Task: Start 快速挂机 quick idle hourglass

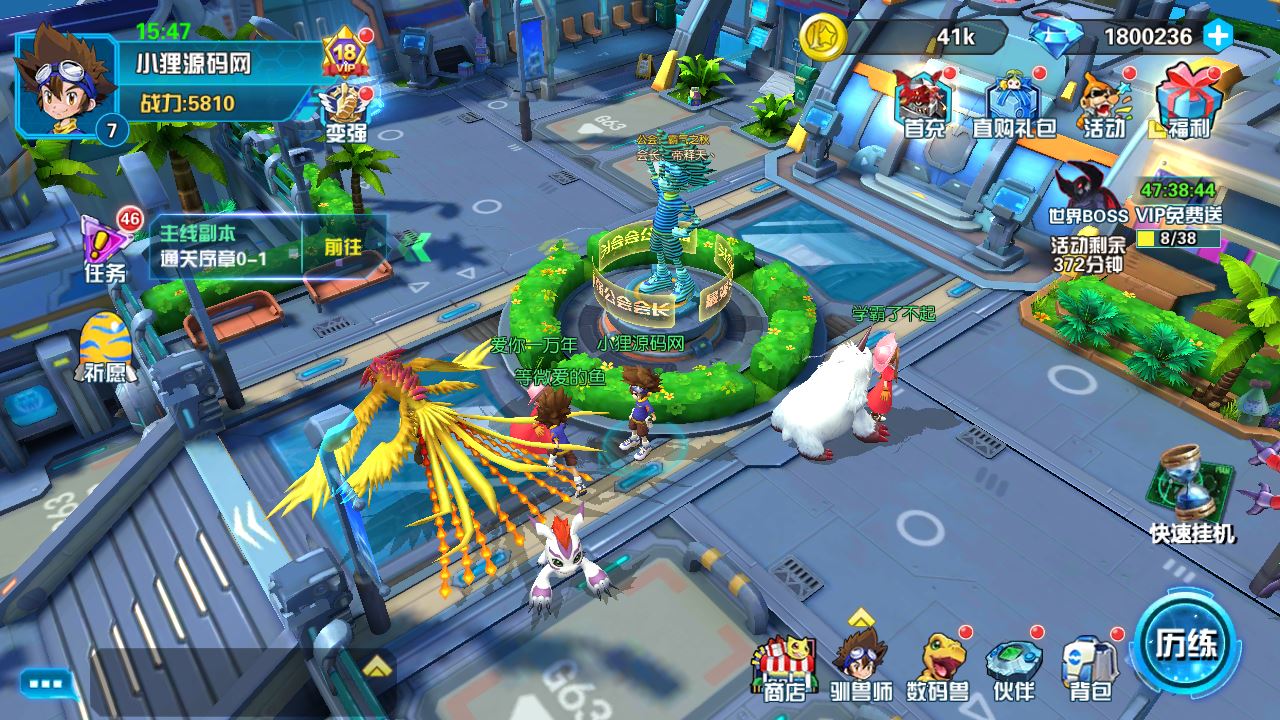Action: point(1191,495)
